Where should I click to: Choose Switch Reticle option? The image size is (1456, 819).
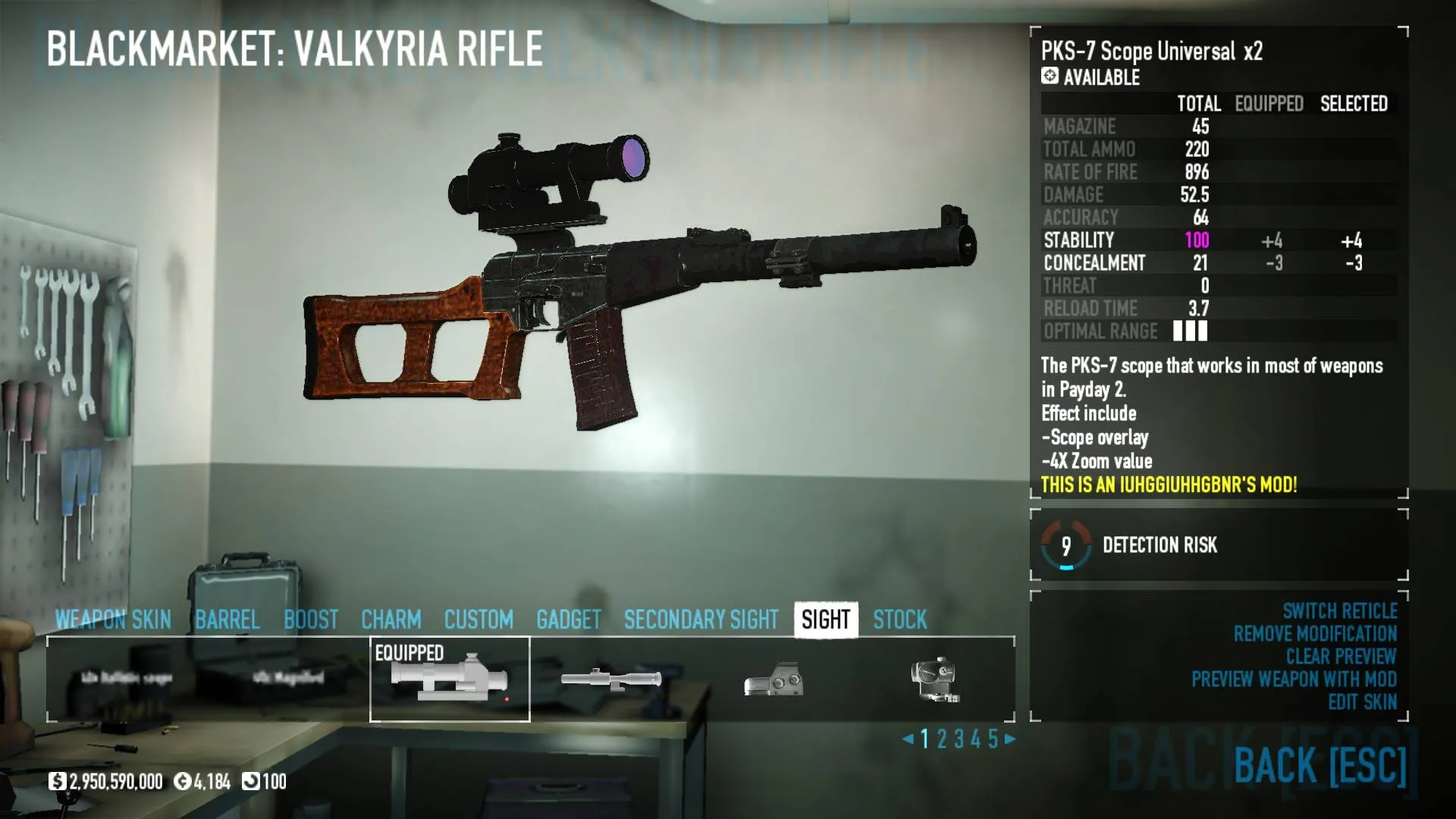tap(1339, 611)
